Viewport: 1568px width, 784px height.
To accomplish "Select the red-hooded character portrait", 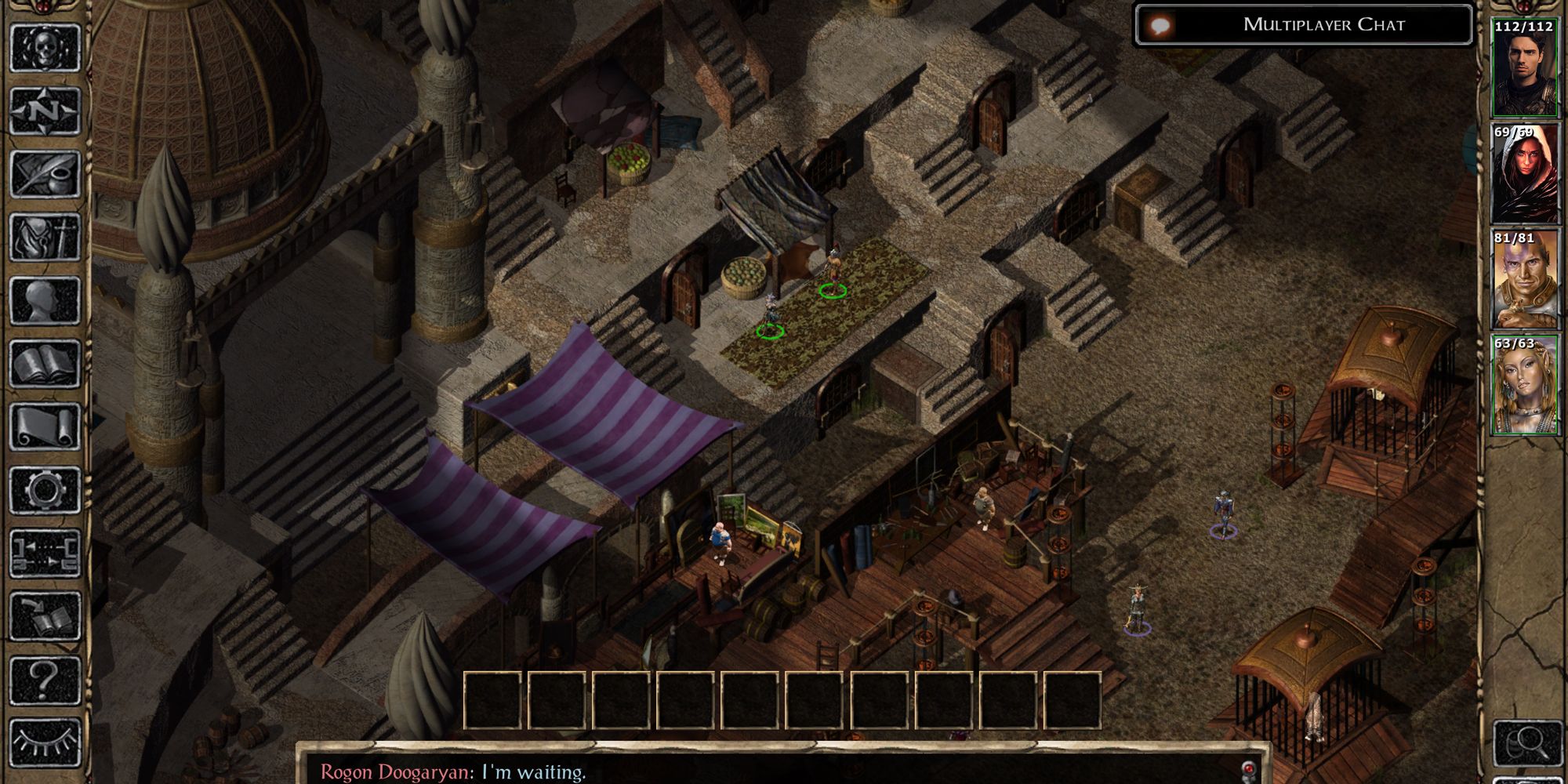I will pos(1524,174).
